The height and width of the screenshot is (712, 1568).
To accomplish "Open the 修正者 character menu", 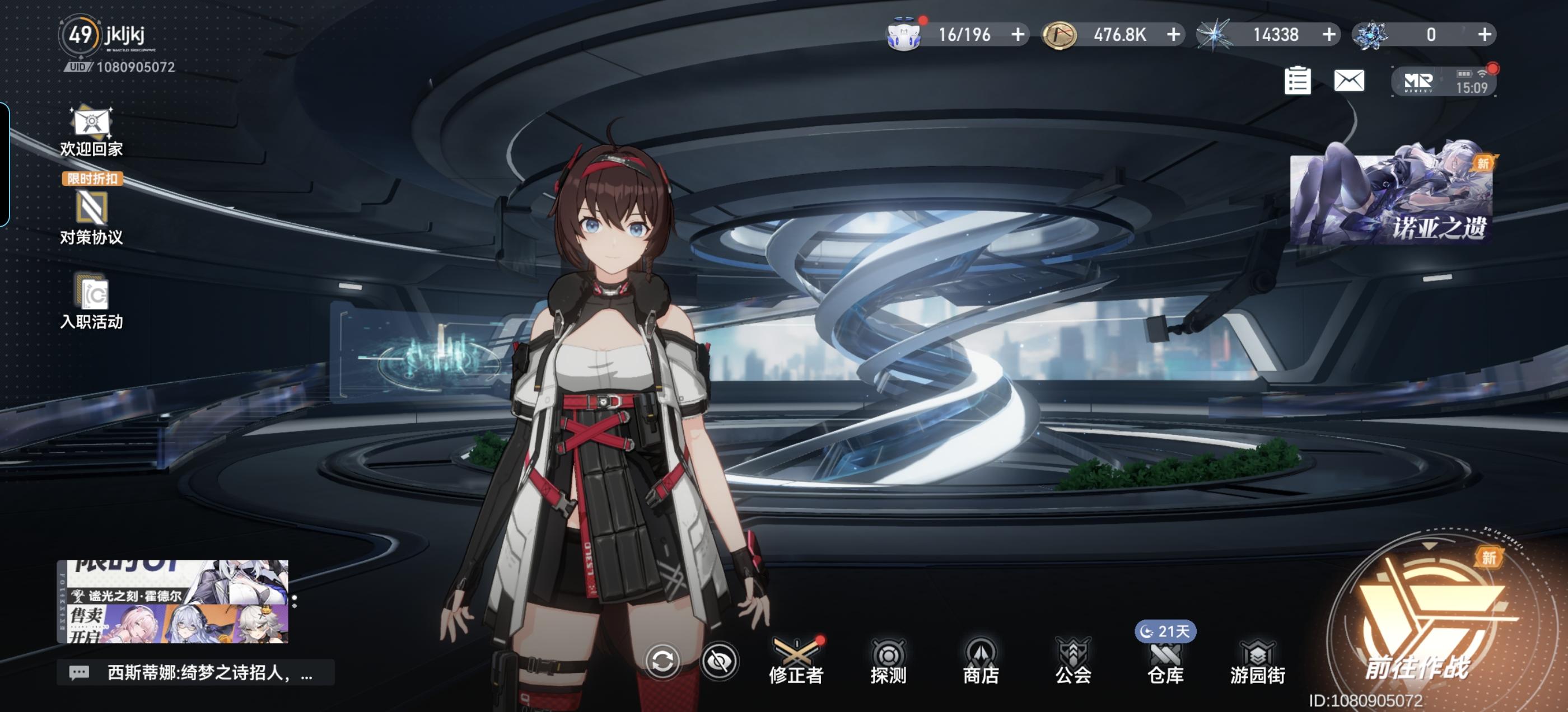I will tap(796, 662).
